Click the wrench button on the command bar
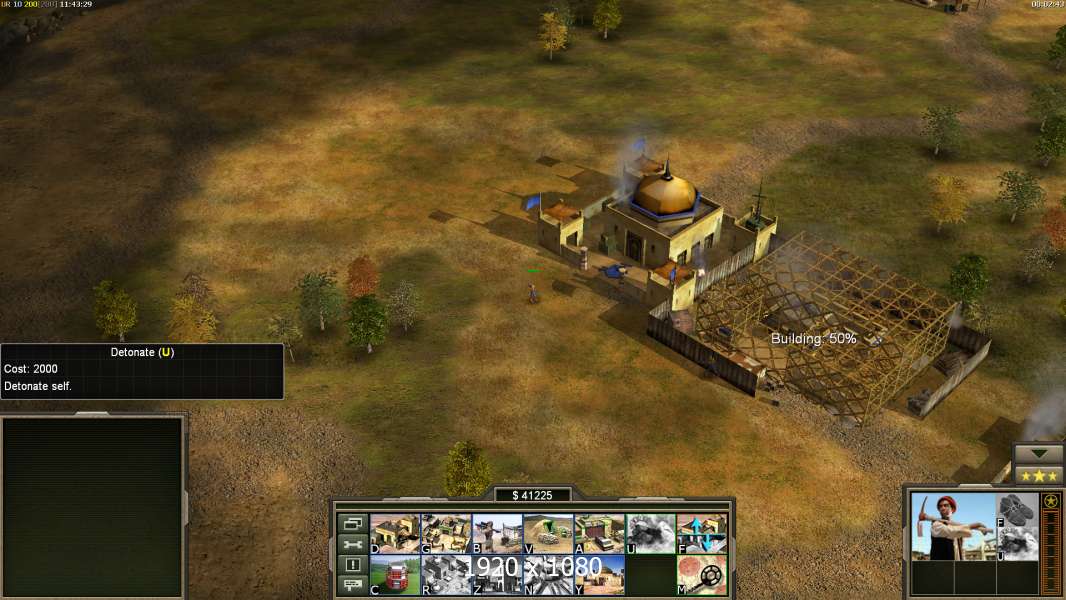Screen dimensions: 1066x600 352,544
